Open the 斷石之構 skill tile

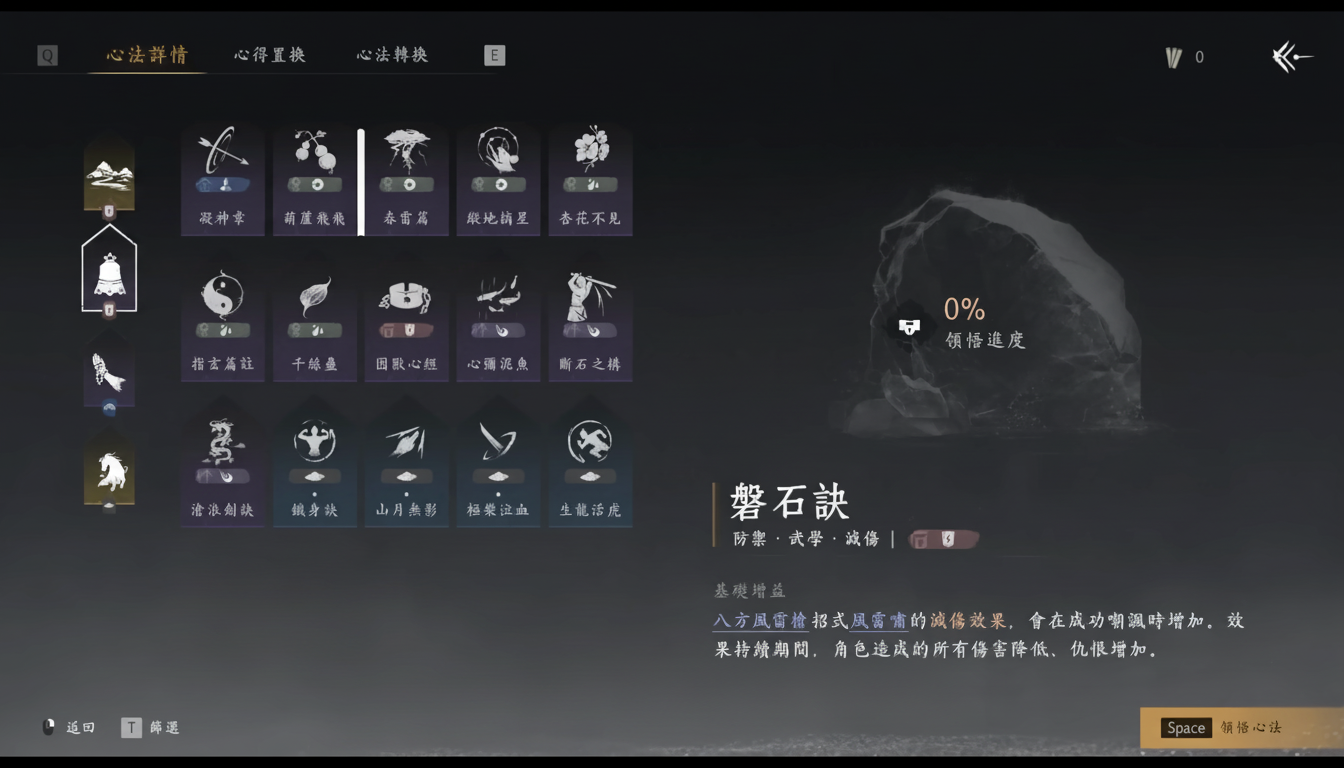tap(590, 320)
